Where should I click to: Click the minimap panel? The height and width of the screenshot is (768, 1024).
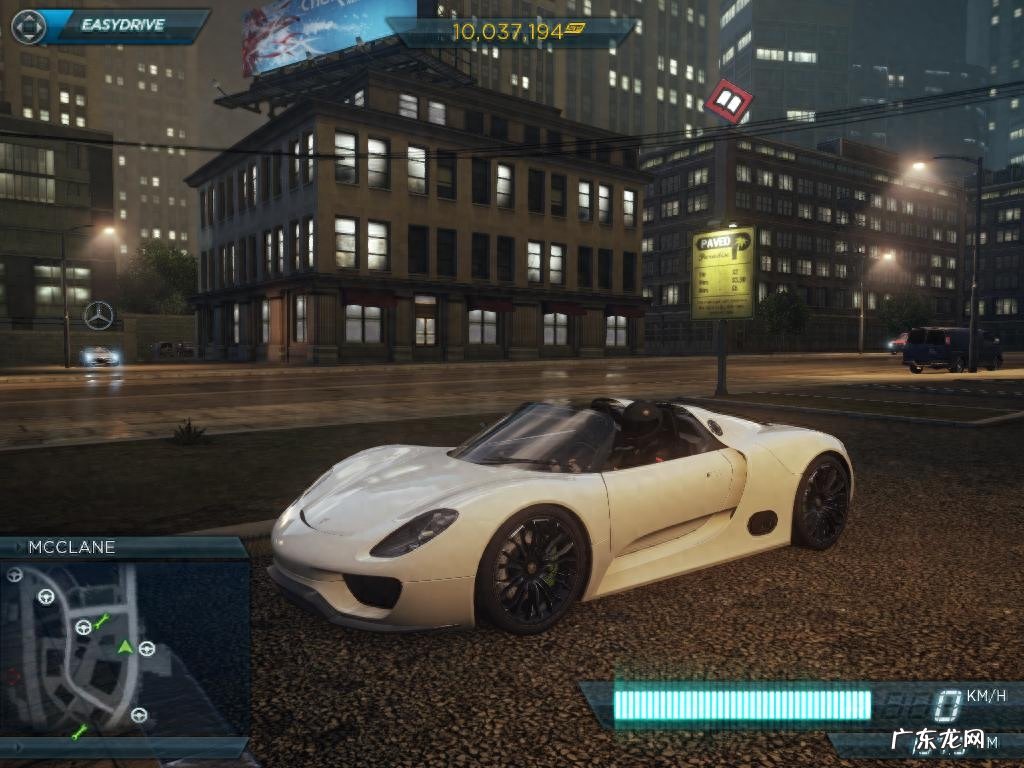(125, 647)
